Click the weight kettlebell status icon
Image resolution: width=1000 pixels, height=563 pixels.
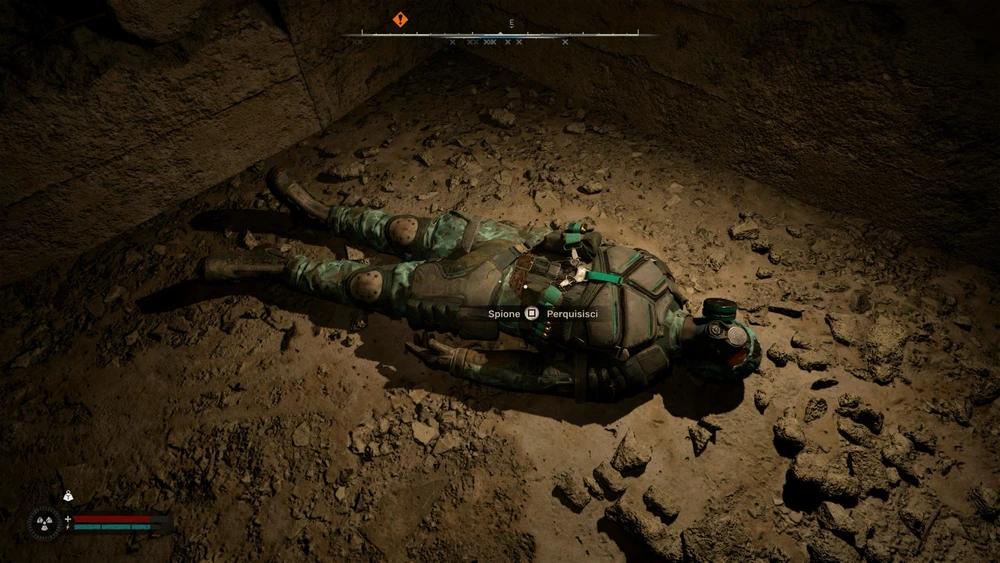click(68, 495)
